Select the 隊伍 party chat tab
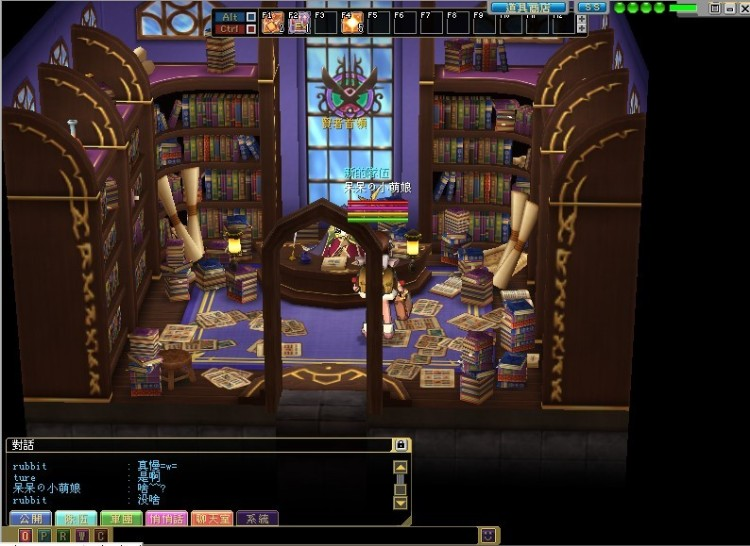This screenshot has width=750, height=546. click(x=76, y=518)
